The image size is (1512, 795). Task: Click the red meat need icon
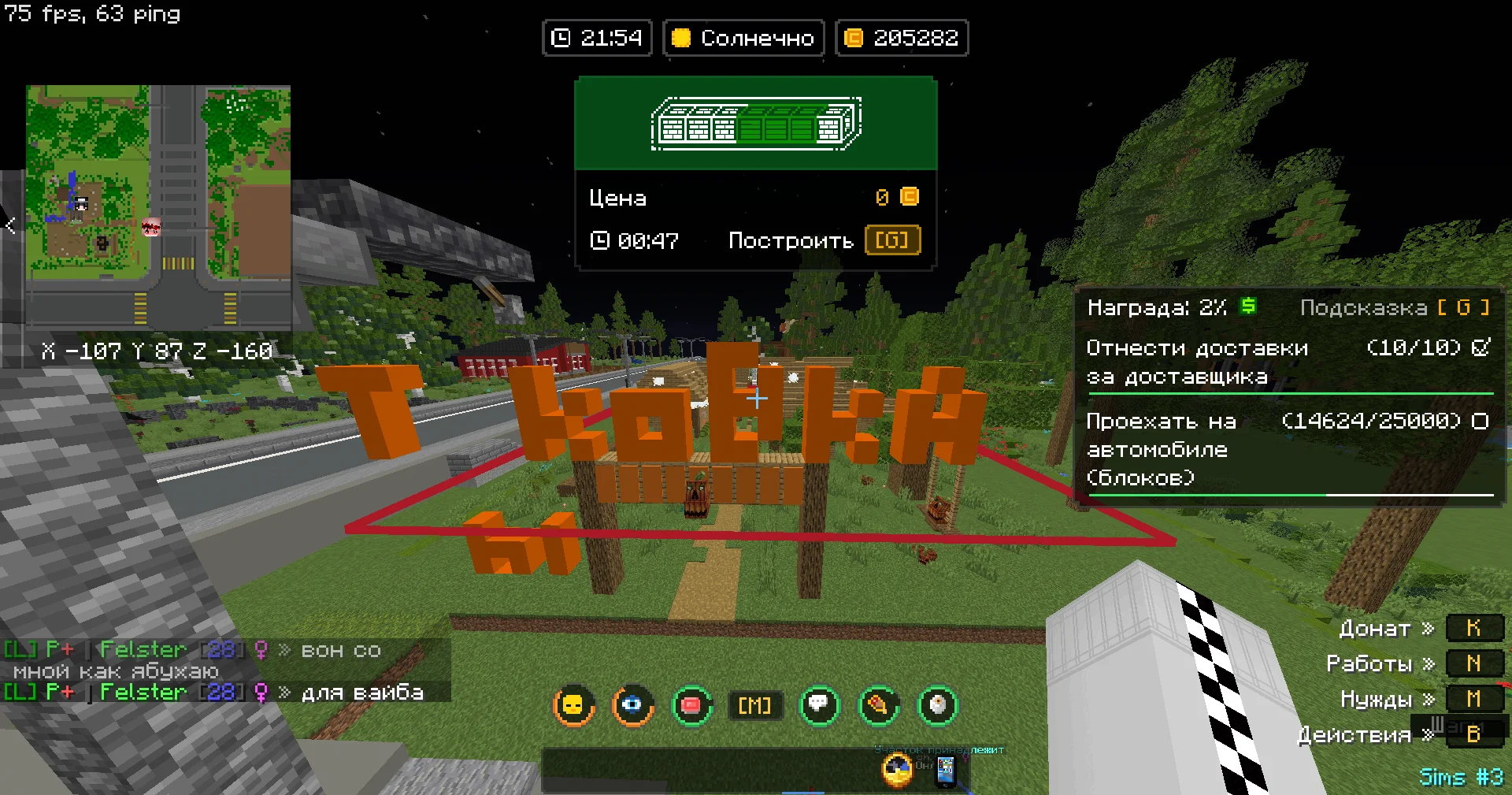click(x=691, y=705)
